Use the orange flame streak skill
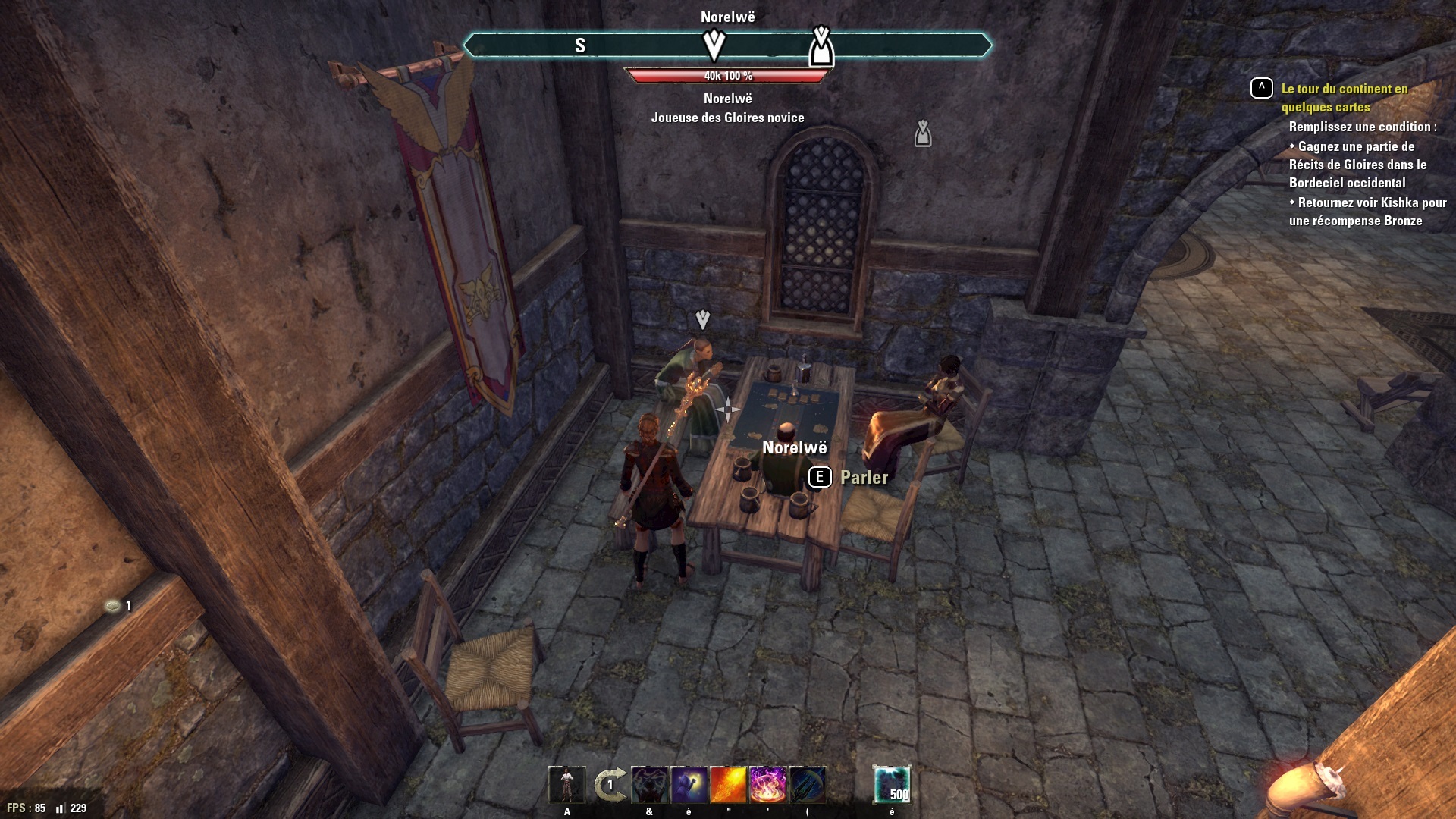This screenshot has height=819, width=1456. (728, 785)
